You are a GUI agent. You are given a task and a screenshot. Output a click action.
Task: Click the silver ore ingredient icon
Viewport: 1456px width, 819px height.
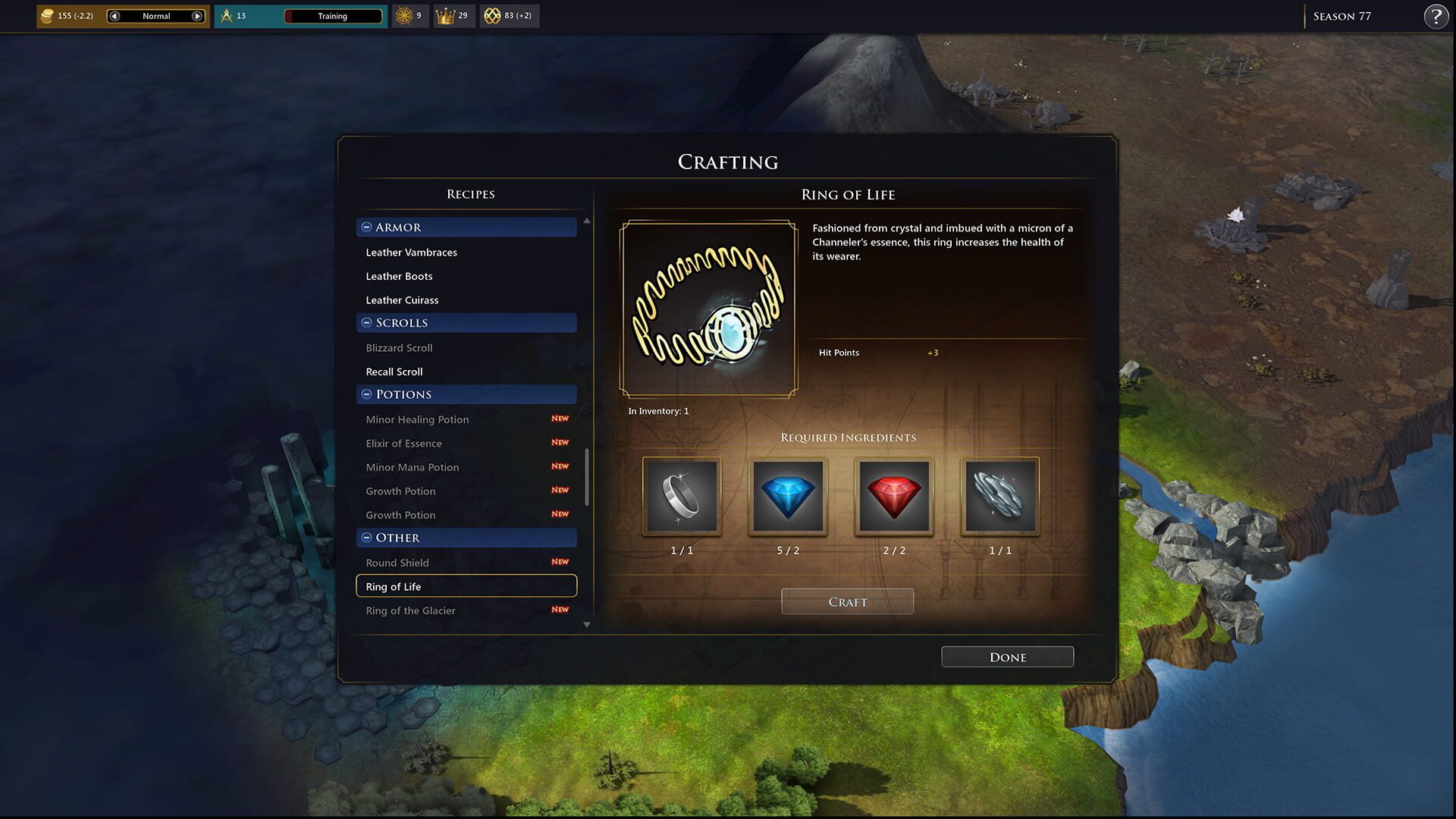[x=999, y=497]
